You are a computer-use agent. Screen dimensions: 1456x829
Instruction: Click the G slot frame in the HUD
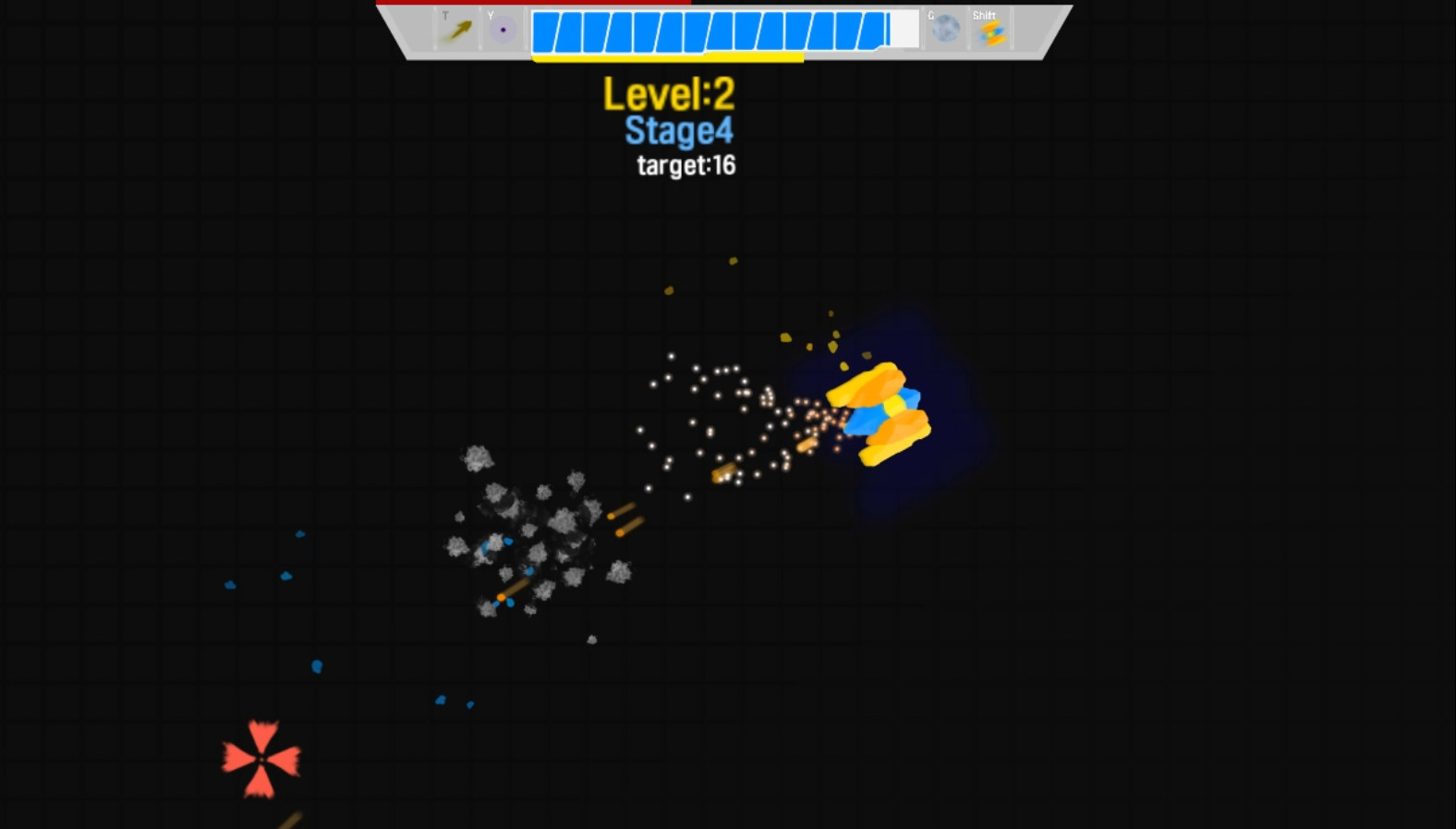pos(944,24)
